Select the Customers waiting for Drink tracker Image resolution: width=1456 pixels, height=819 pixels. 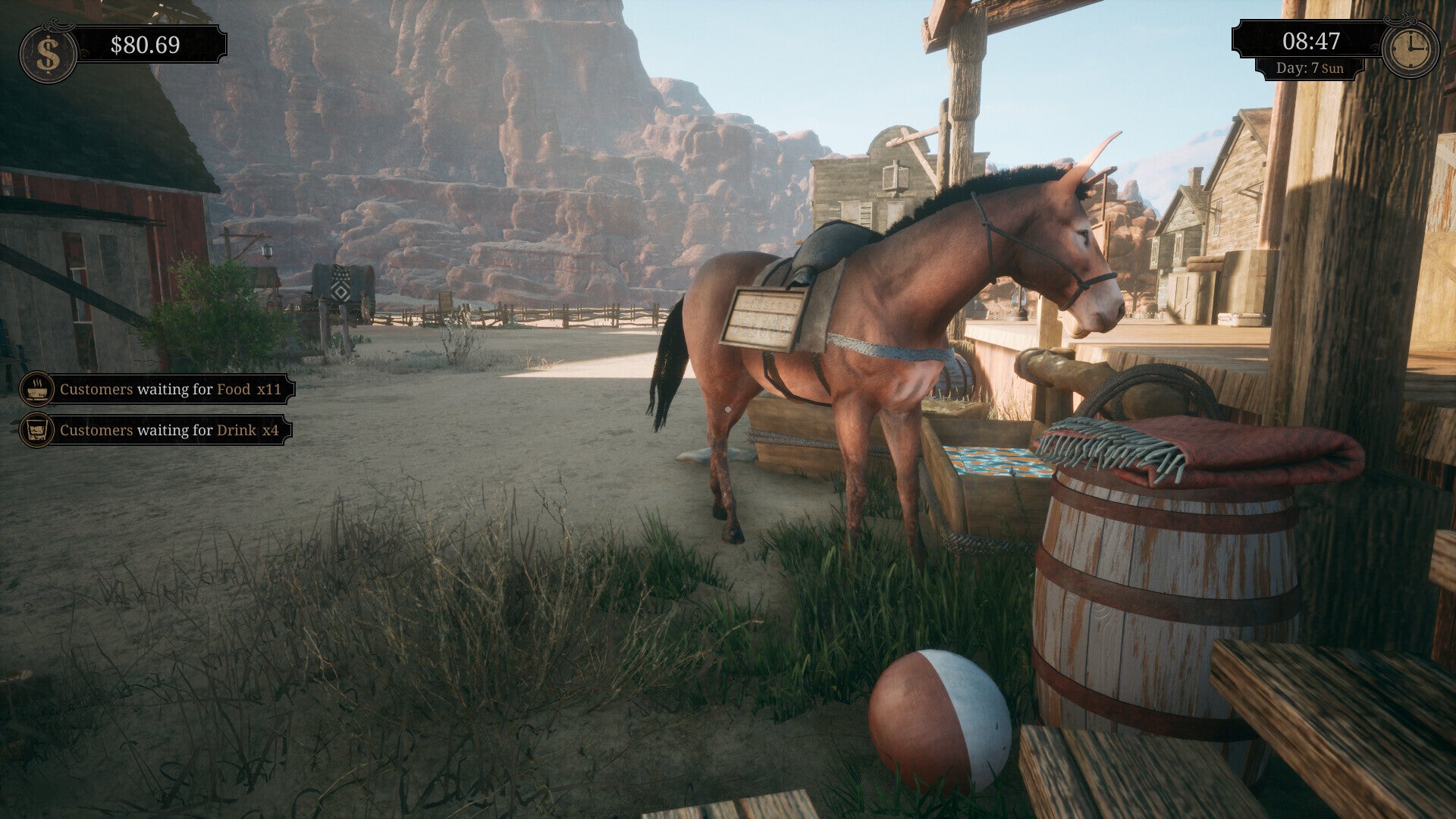point(155,430)
